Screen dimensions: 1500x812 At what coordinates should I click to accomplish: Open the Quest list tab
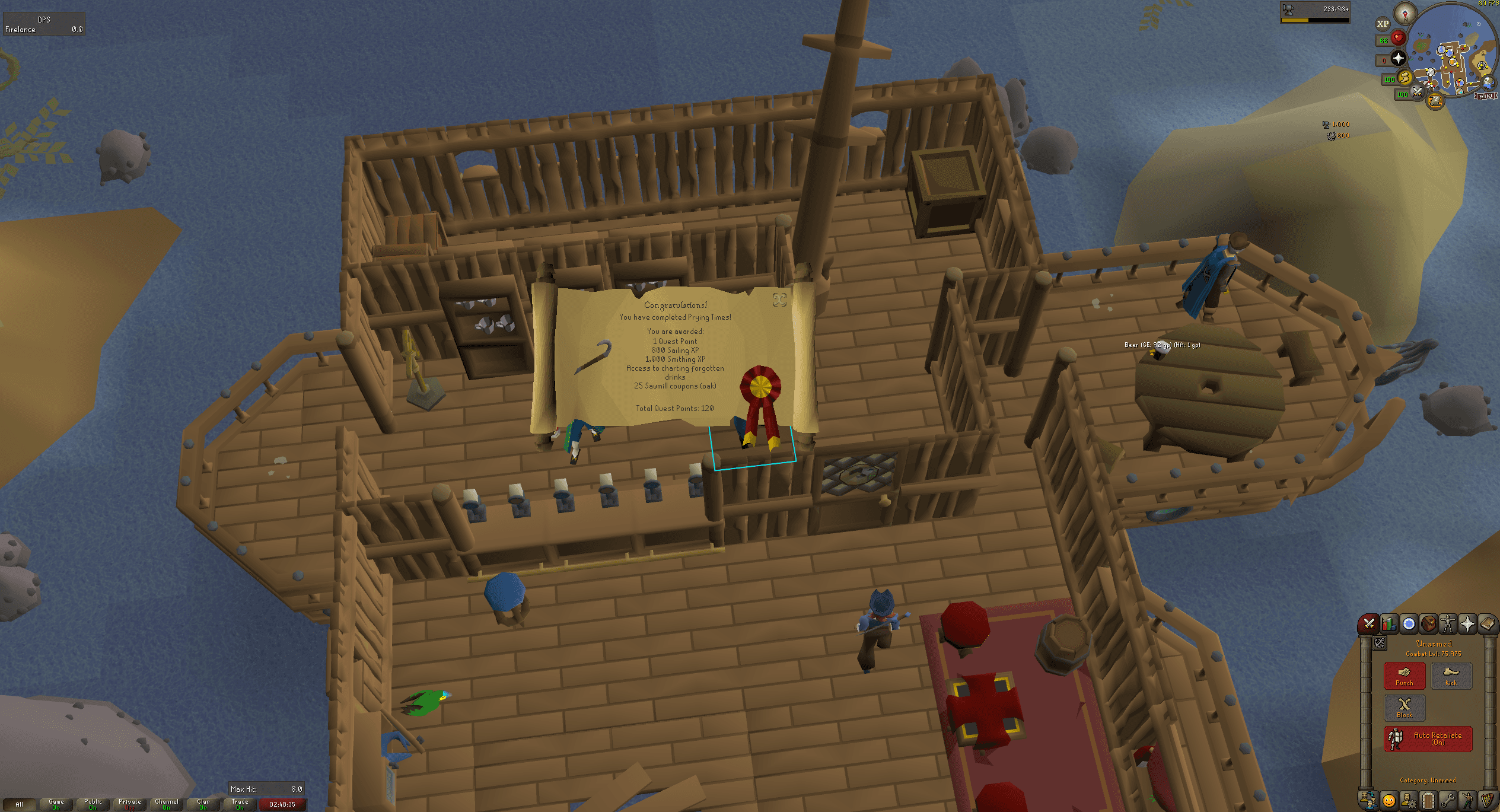coord(1409,624)
